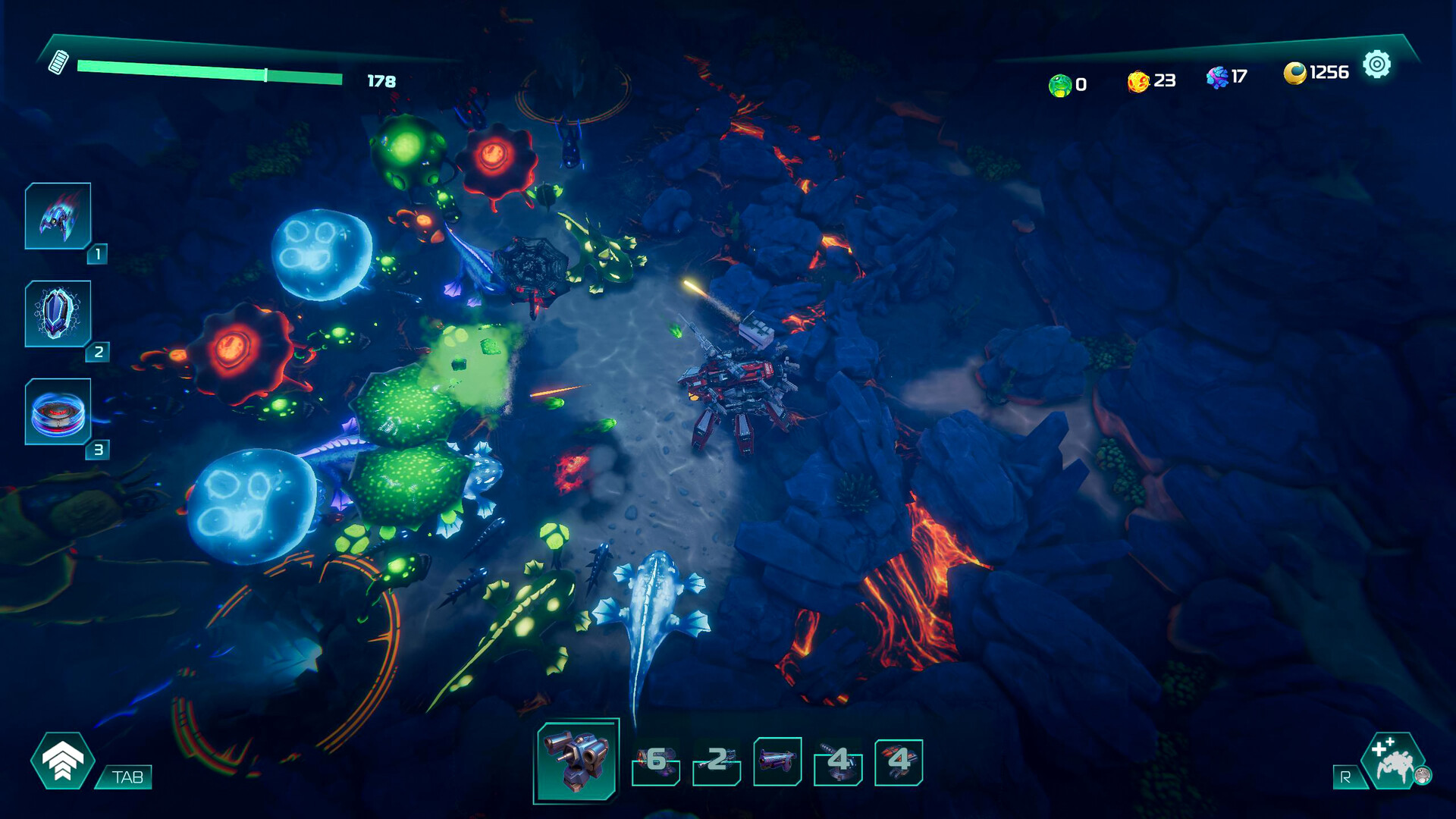1456x819 pixels.
Task: Activate the dash thruster ability
Action: 58,216
